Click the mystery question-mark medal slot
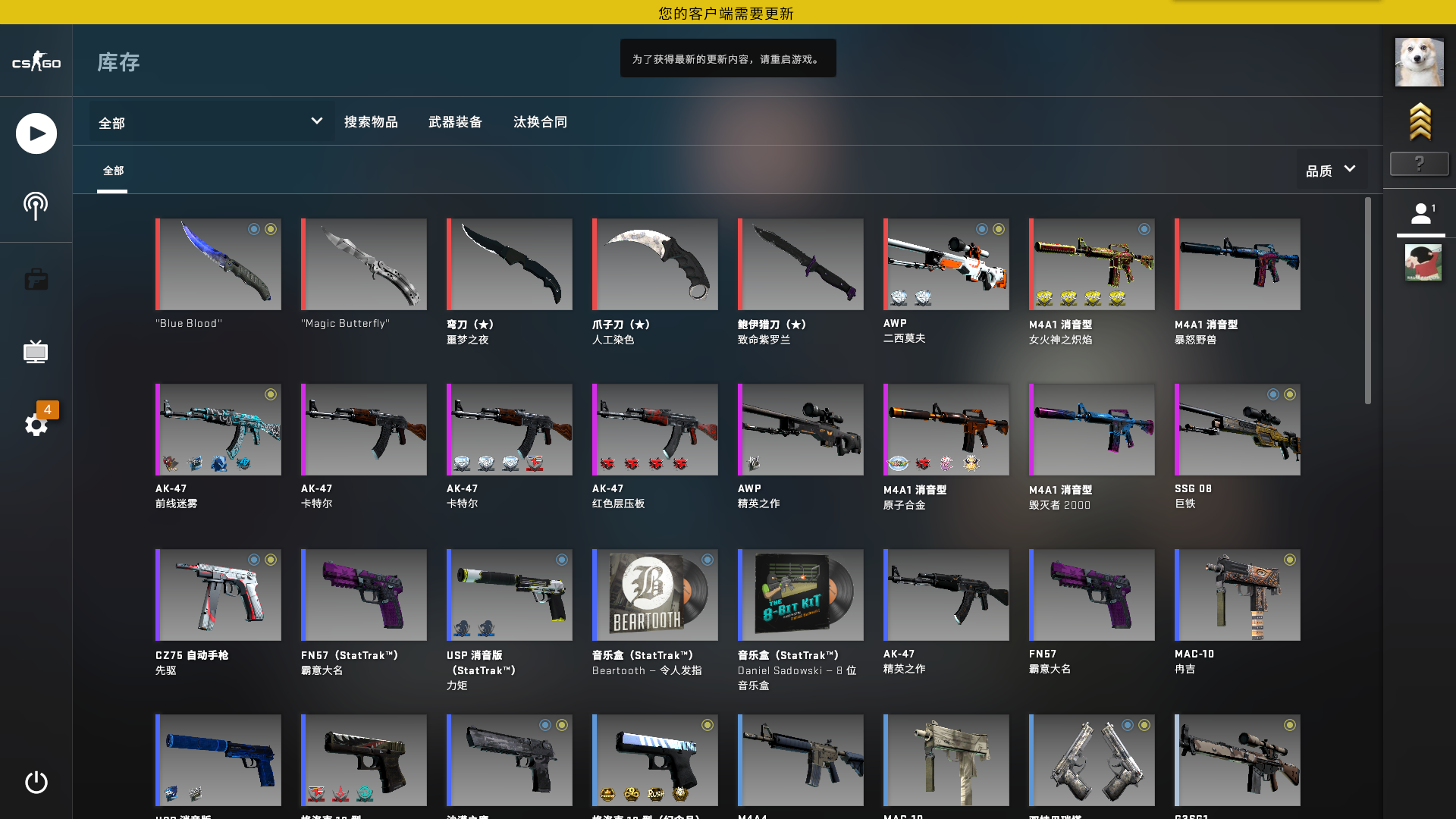1456x819 pixels. tap(1420, 164)
